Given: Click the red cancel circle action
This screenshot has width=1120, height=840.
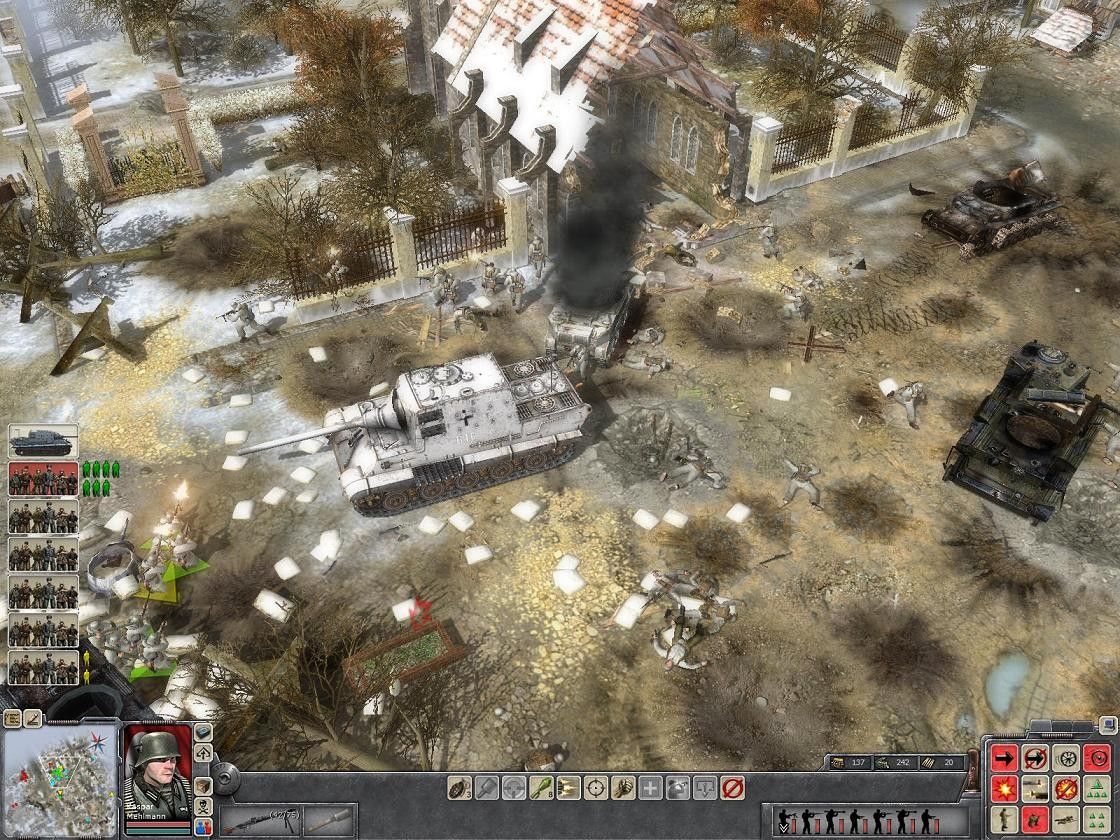Looking at the screenshot, I should coord(732,788).
